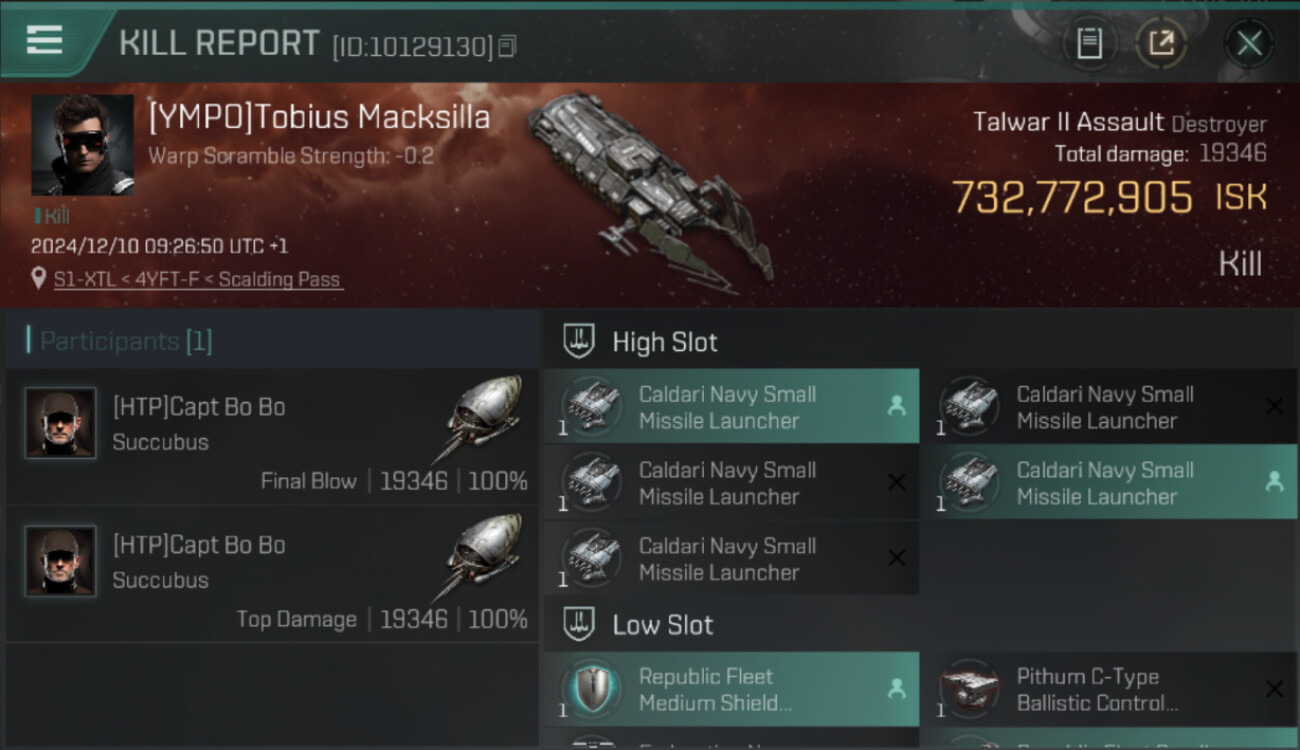View Tobius Macksilla's portrait
Screen dimensions: 1300x750
[82, 145]
